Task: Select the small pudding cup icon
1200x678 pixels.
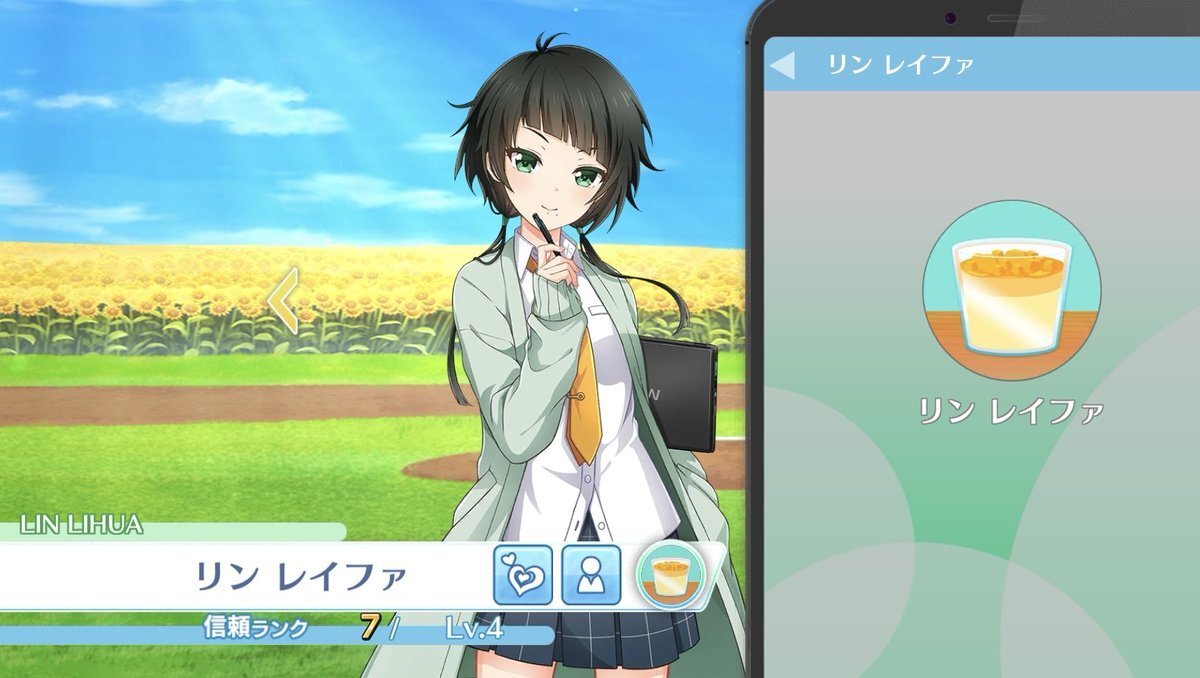Action: pyautogui.click(x=670, y=576)
